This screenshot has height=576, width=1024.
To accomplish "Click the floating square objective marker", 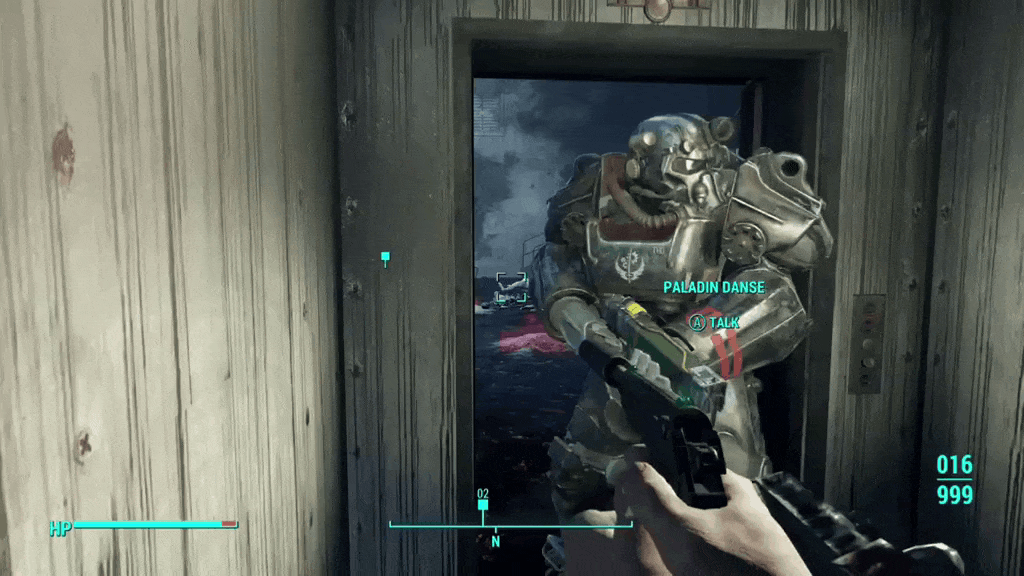I will (x=385, y=258).
